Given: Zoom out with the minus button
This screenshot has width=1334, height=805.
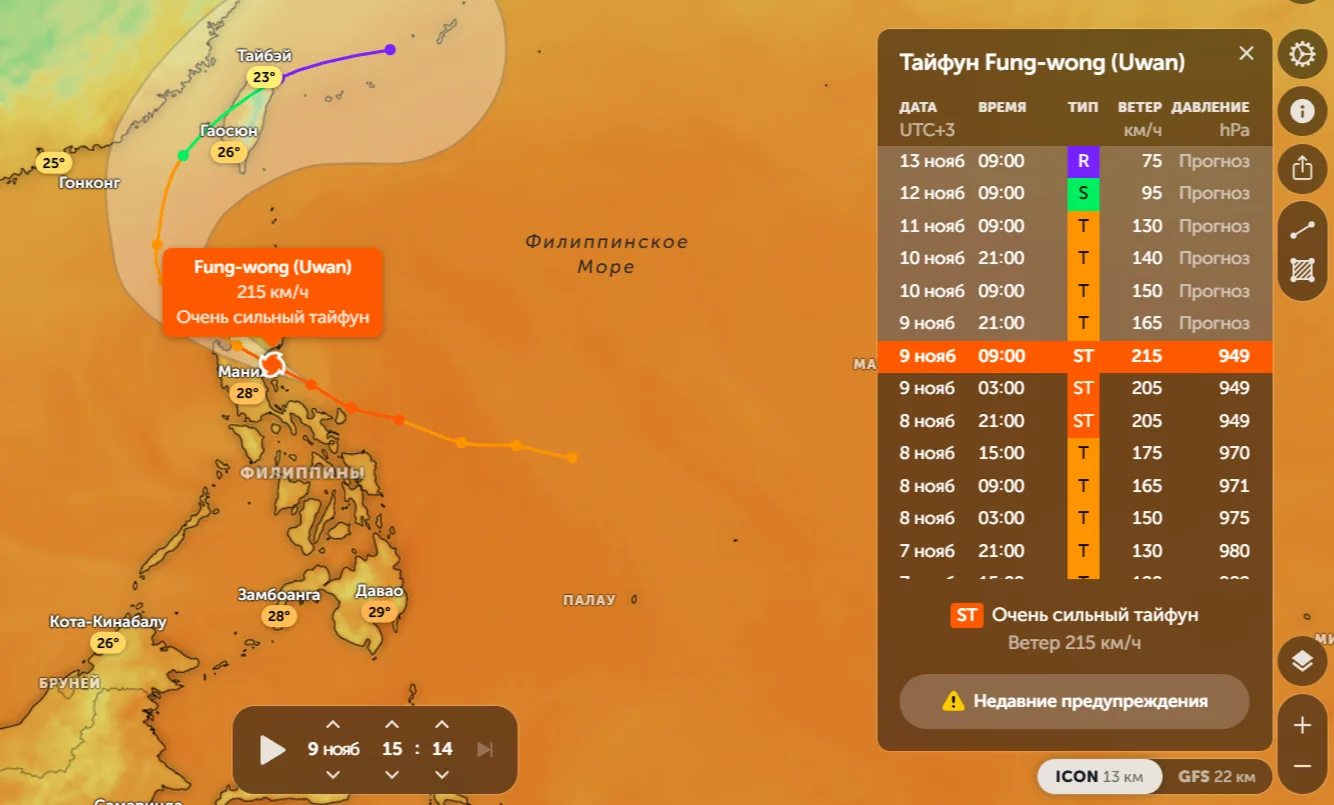Looking at the screenshot, I should tap(1302, 766).
